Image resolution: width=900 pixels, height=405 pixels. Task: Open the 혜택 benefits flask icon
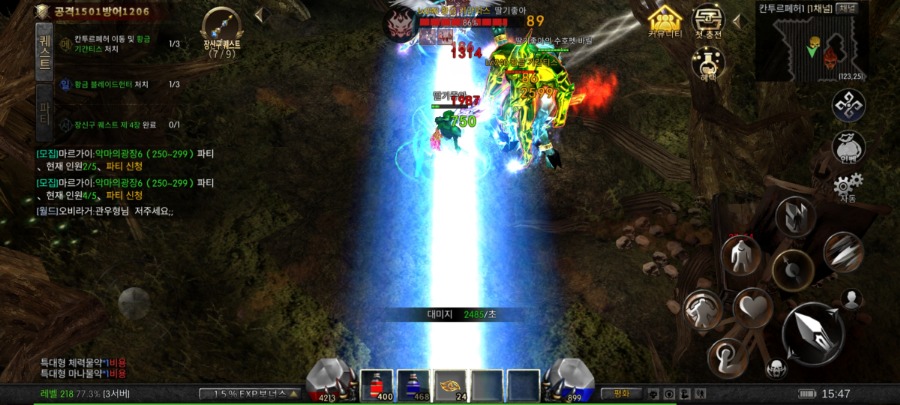click(x=707, y=66)
